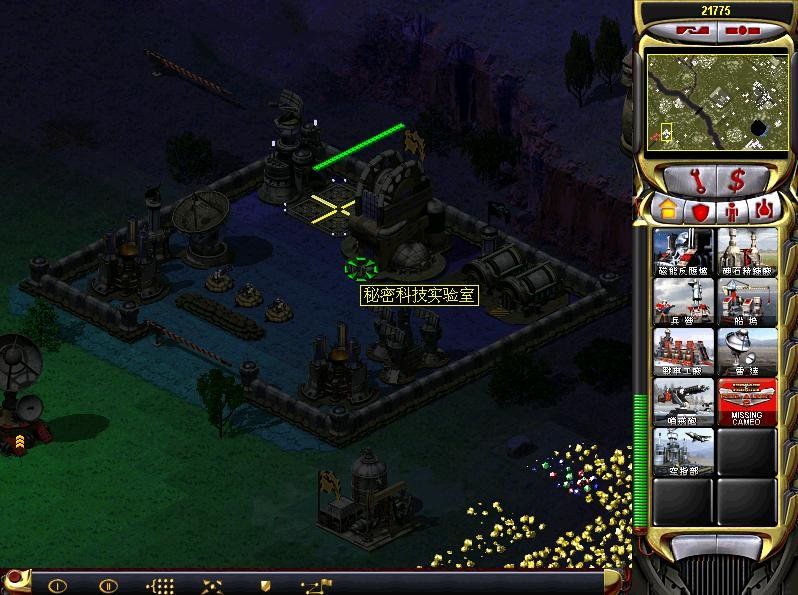The width and height of the screenshot is (798, 595).
Task: Click the formation dots grid command button
Action: pos(161,585)
